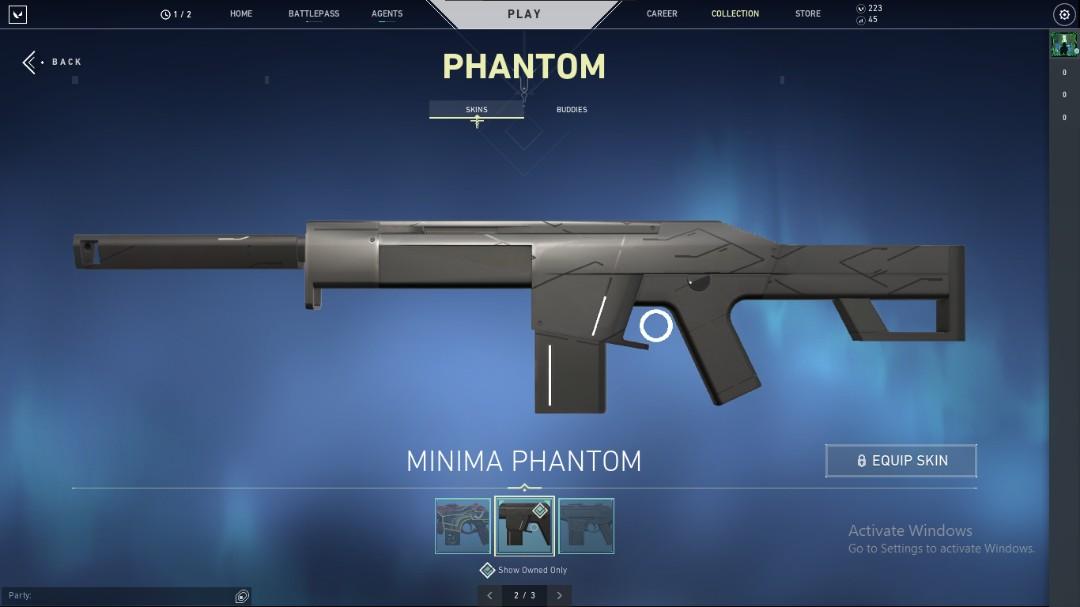
Task: Equip the Minima Phantom skin
Action: 901,461
